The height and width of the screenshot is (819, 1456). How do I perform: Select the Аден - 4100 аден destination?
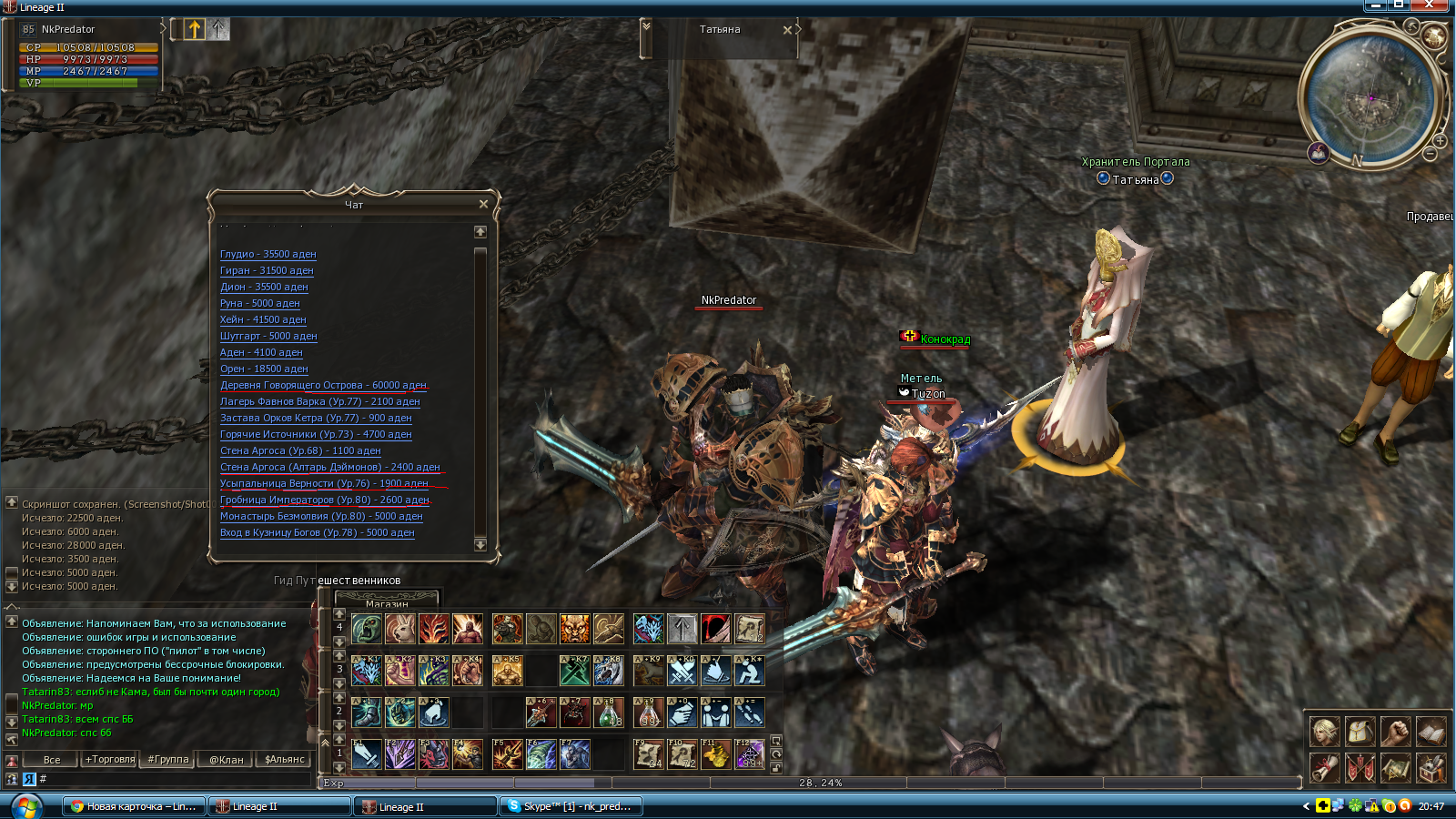tap(260, 353)
